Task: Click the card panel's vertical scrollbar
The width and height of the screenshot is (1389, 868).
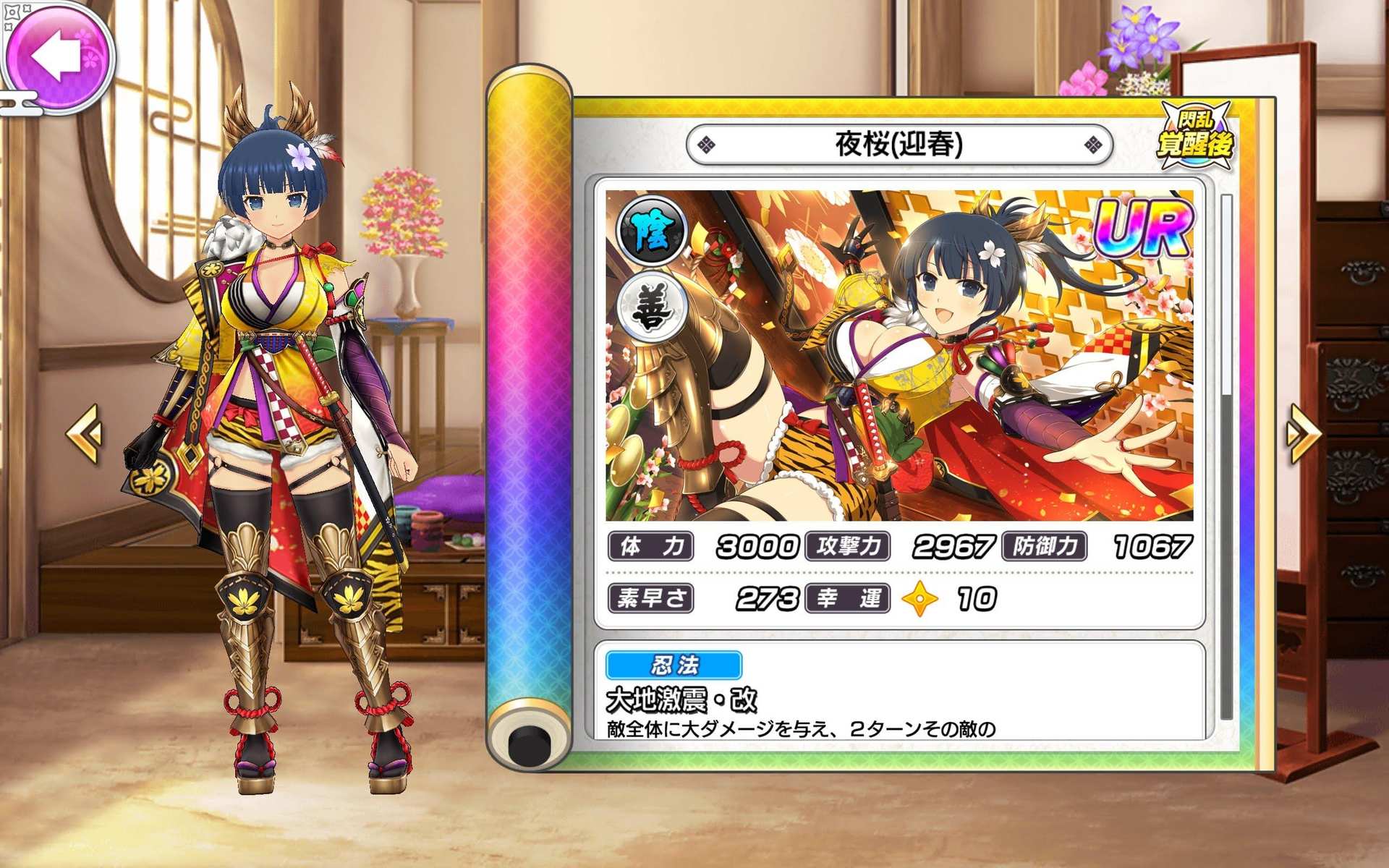Action: coord(1226,456)
